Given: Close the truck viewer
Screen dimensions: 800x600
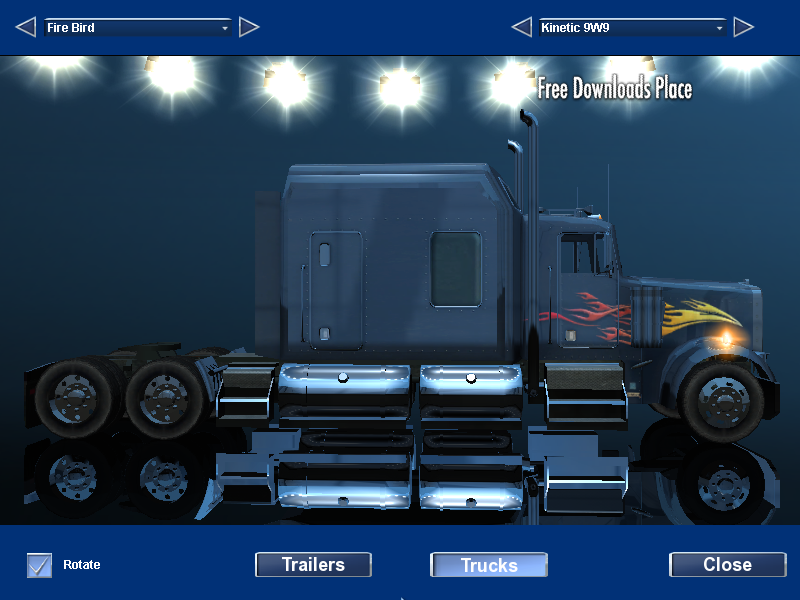Looking at the screenshot, I should [x=727, y=565].
